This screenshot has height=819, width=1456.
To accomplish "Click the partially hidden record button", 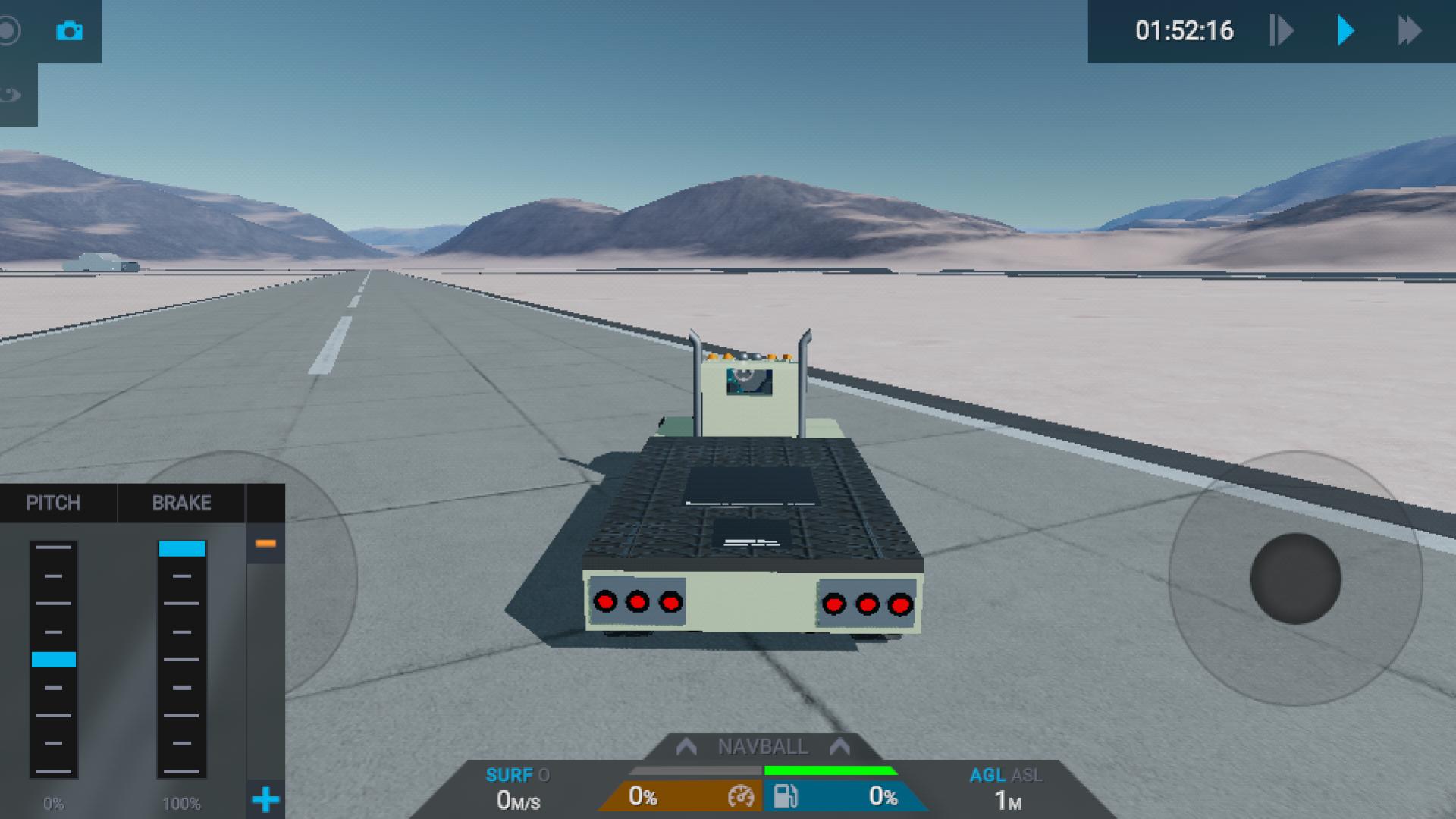I will pos(9,31).
